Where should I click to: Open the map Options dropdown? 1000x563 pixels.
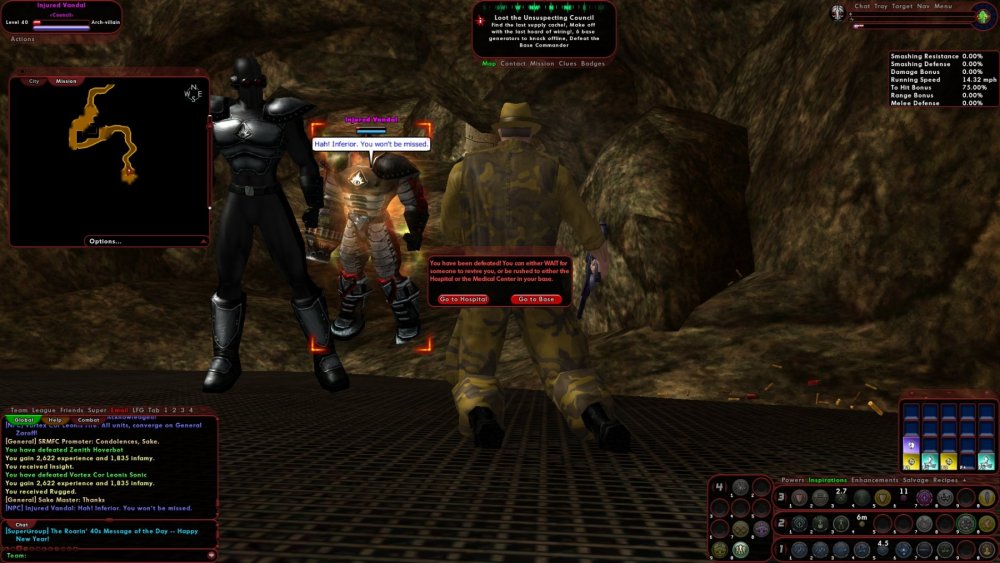(105, 241)
